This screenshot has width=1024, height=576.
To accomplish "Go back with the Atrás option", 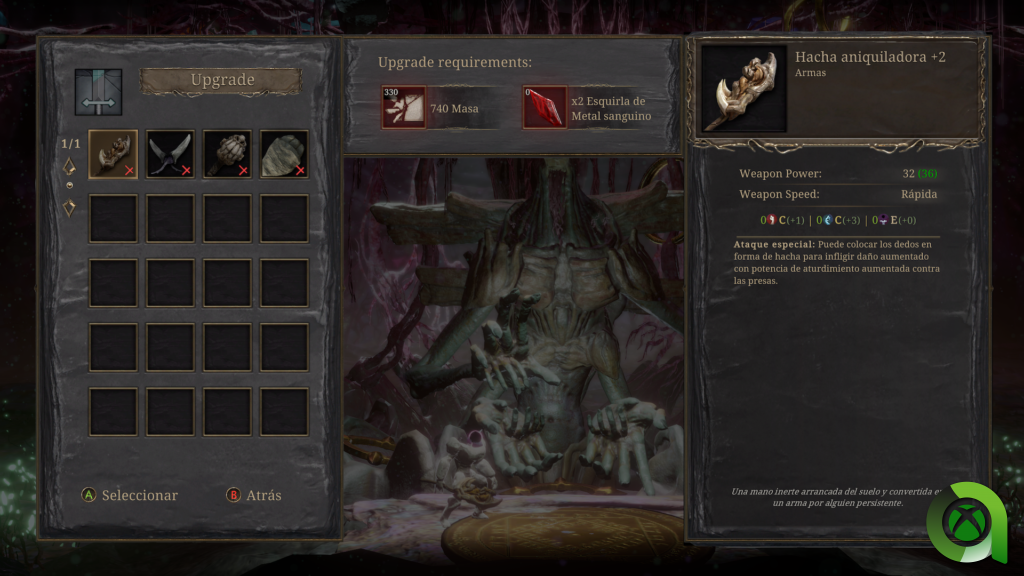I will tap(254, 495).
